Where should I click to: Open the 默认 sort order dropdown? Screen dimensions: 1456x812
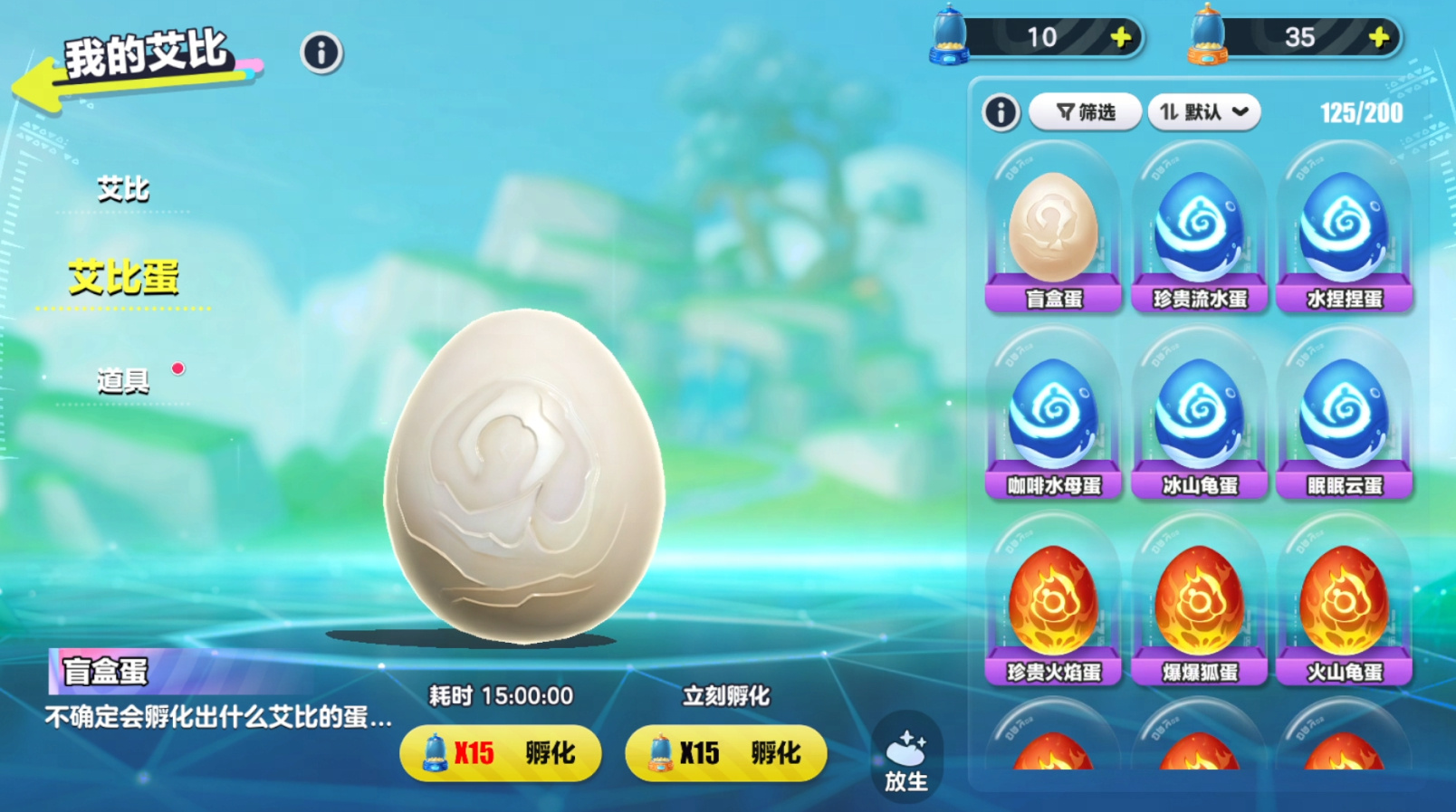pos(1203,110)
